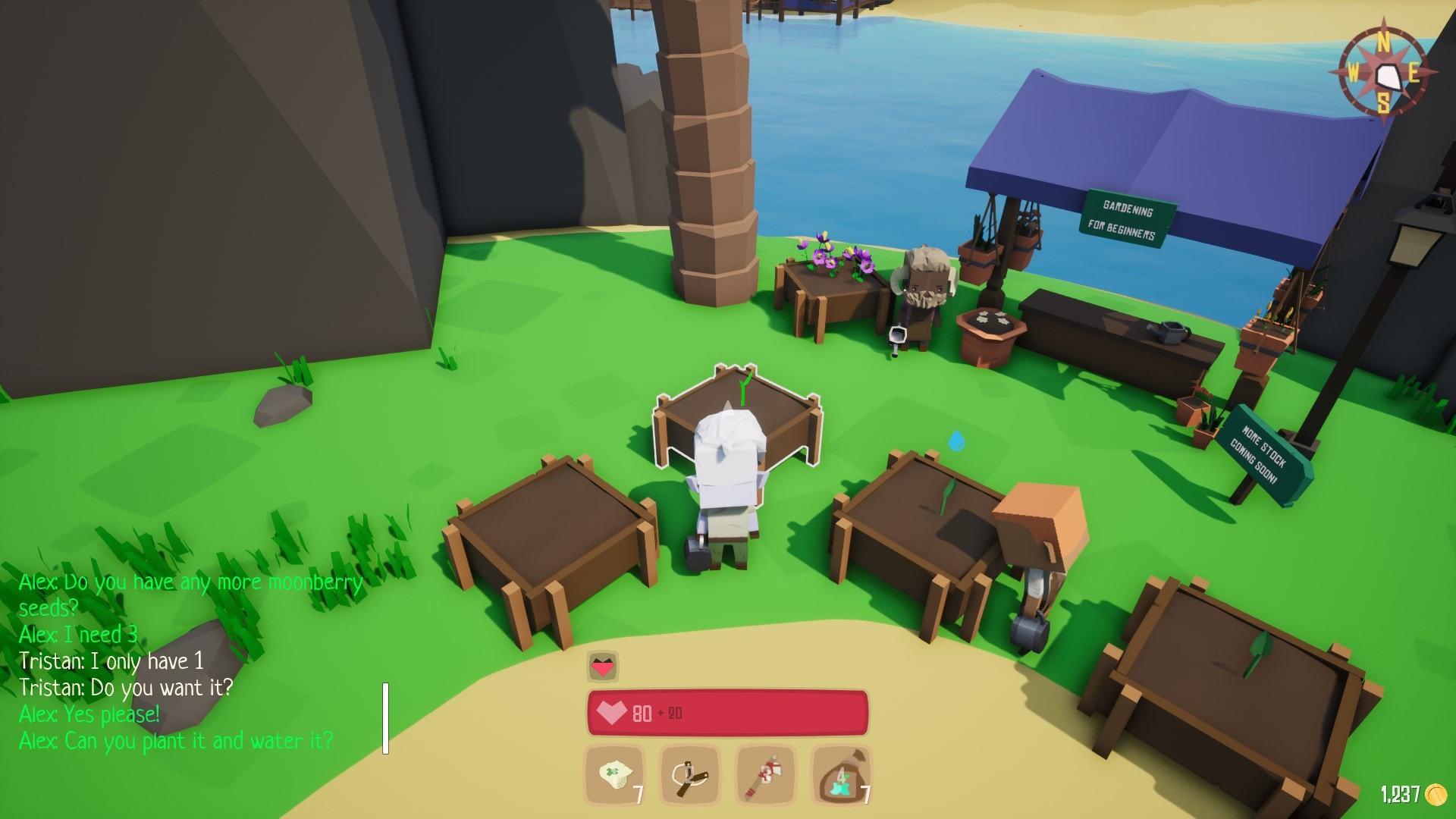Viewport: 1456px width, 819px height.
Task: Click the gold coin counter icon
Action: coord(1436,794)
